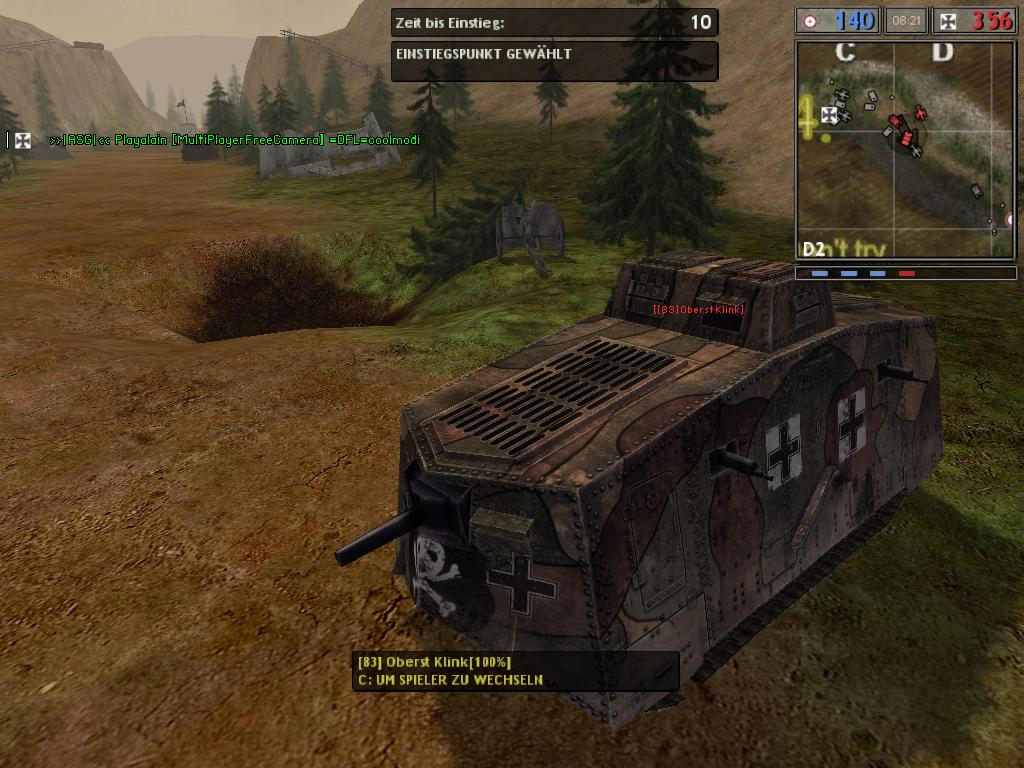Click the Einstiegspunkt Gewählt spawn panel
The image size is (1024, 768).
[554, 60]
